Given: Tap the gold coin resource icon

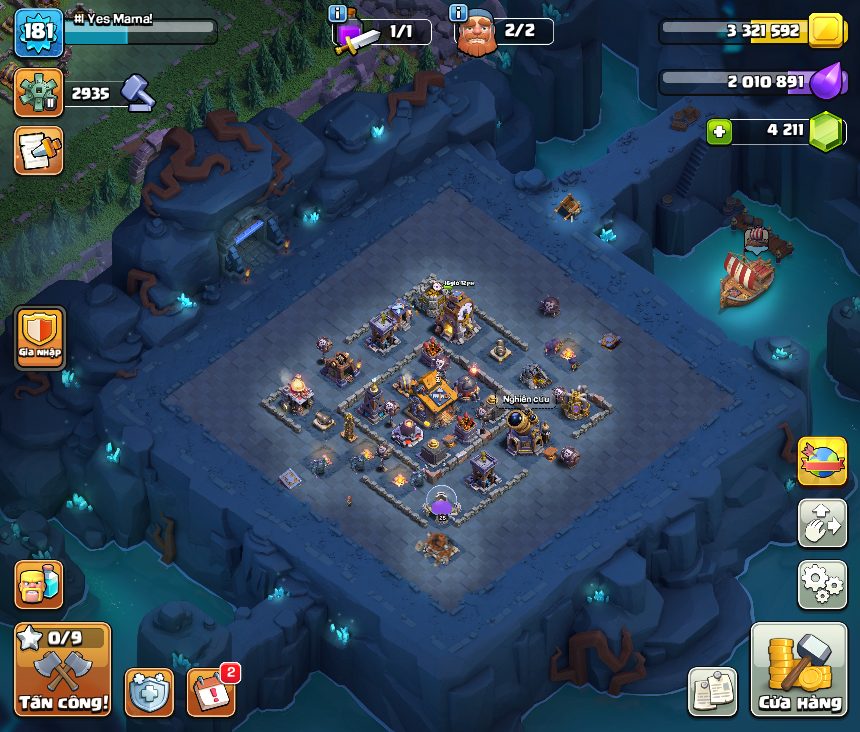Looking at the screenshot, I should 827,31.
